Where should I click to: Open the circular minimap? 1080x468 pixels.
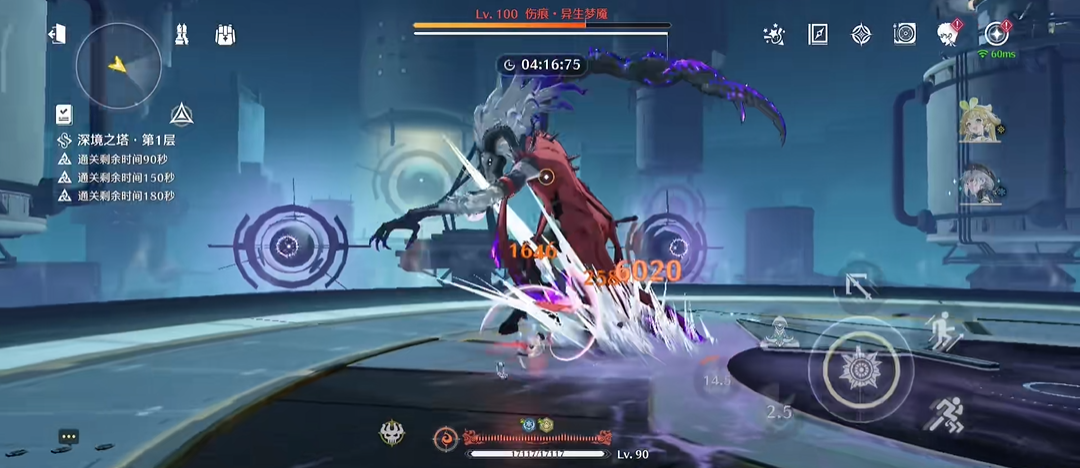coord(119,65)
